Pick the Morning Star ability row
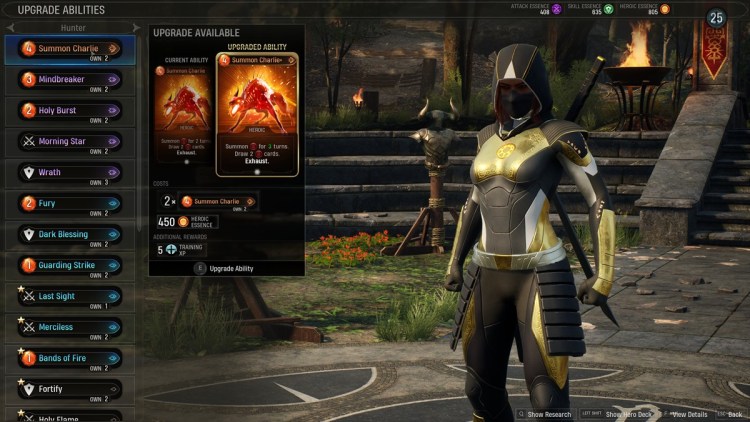This screenshot has height=422, width=750. click(x=68, y=141)
